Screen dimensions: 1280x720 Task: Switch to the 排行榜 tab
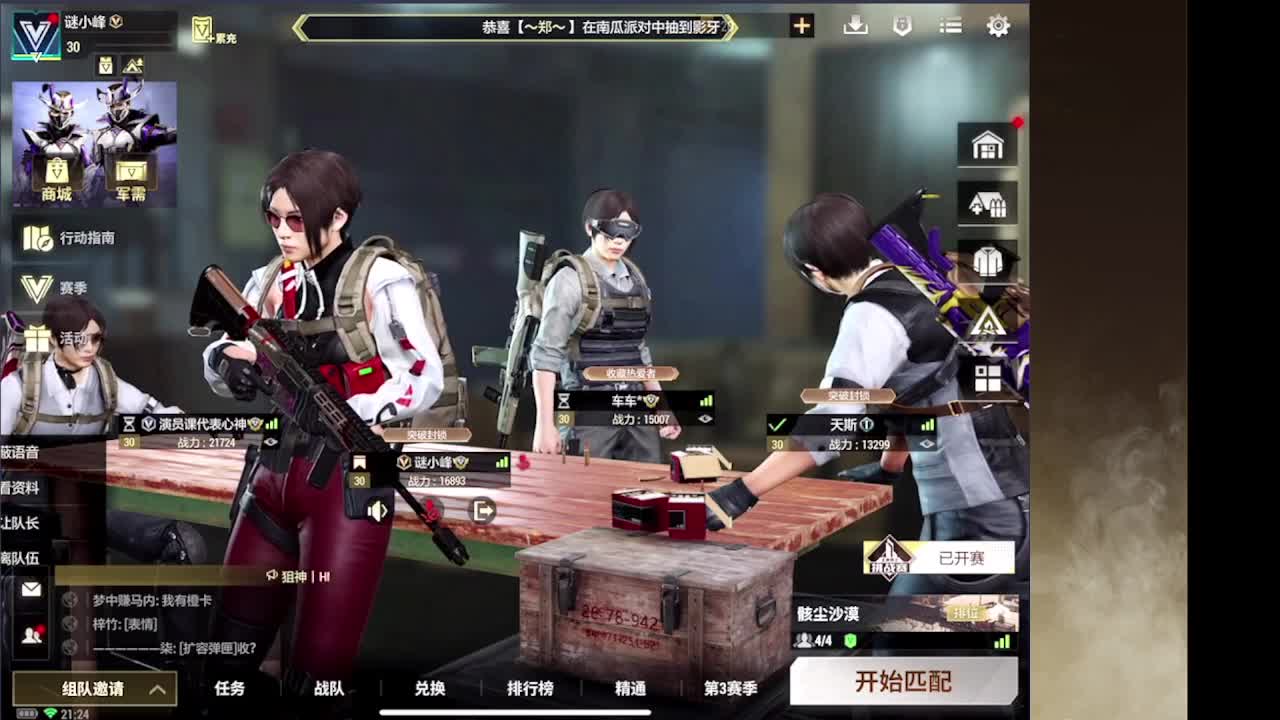(530, 689)
